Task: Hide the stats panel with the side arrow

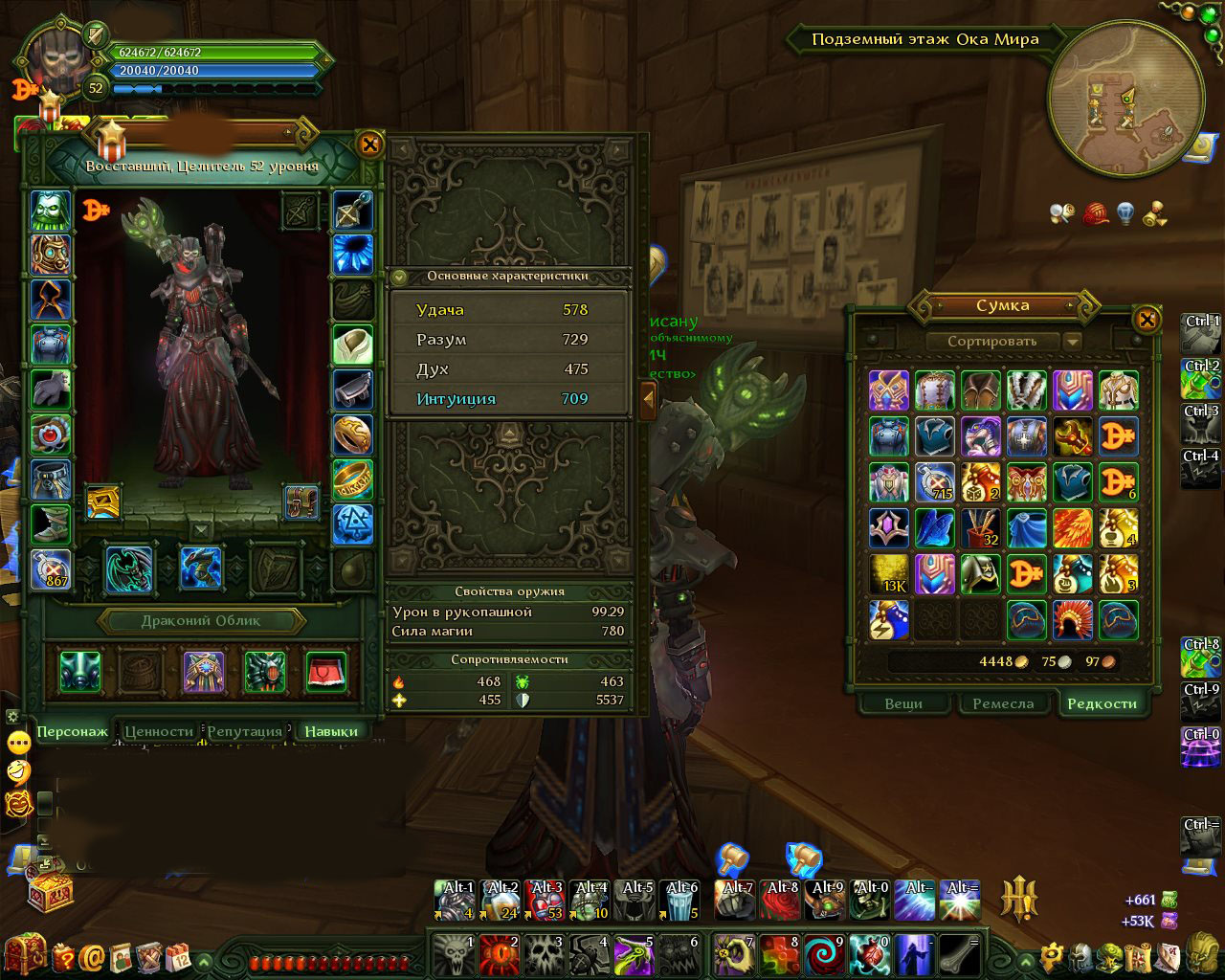Action: 648,396
